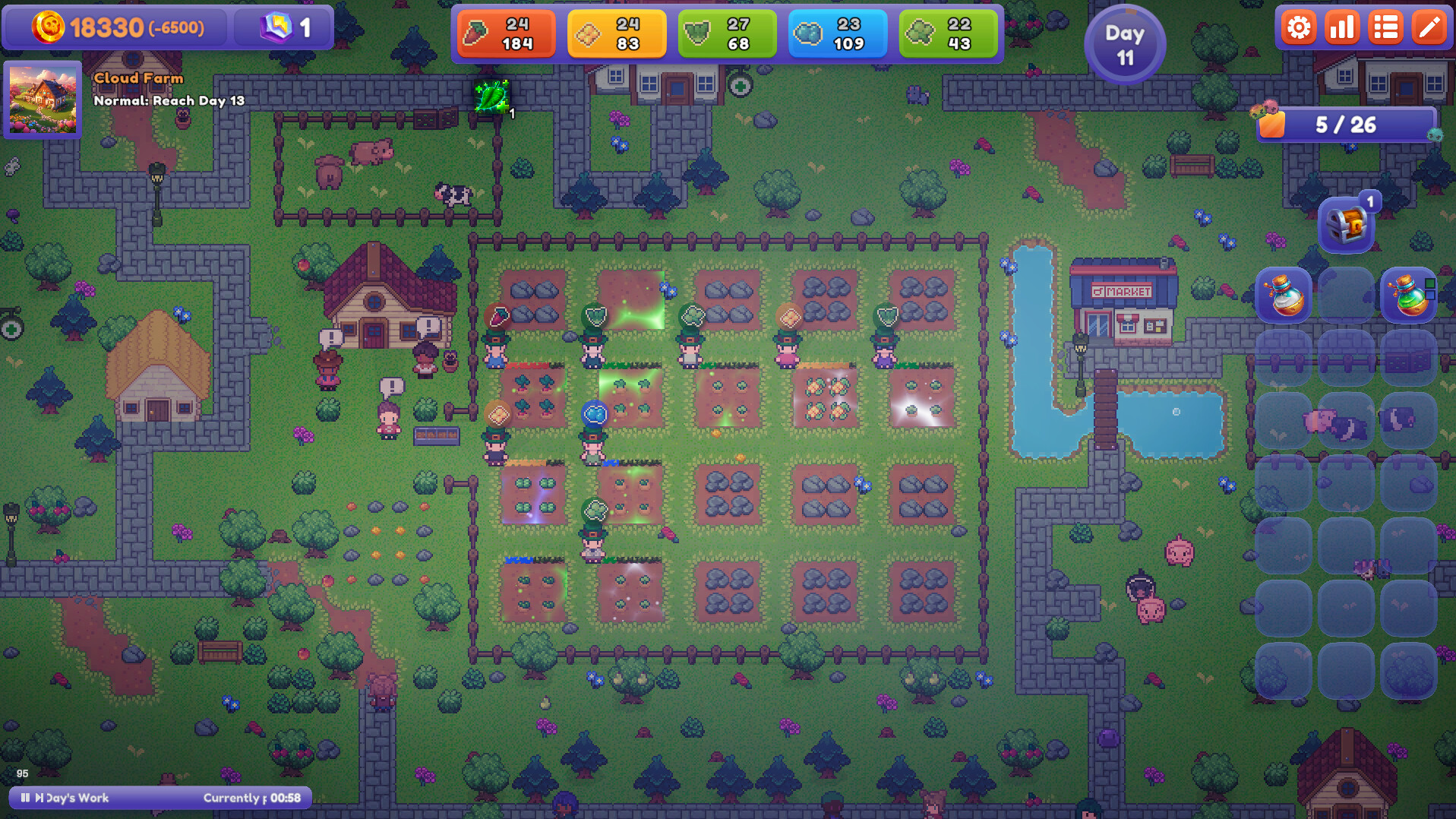Open the Day 11 calendar badge
The width and height of the screenshot is (1456, 819).
click(x=1124, y=43)
